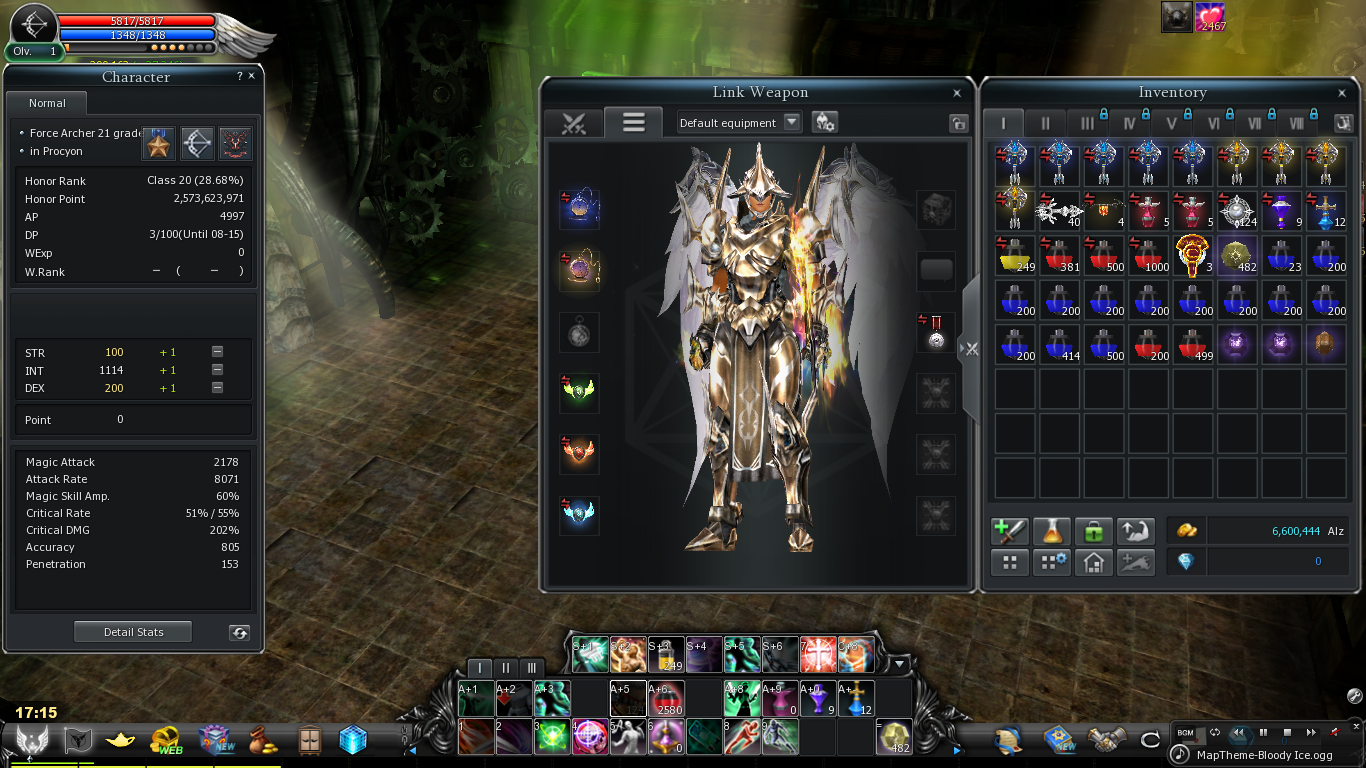
Task: Click the handshake icon on bottom bar
Action: pos(1107,740)
